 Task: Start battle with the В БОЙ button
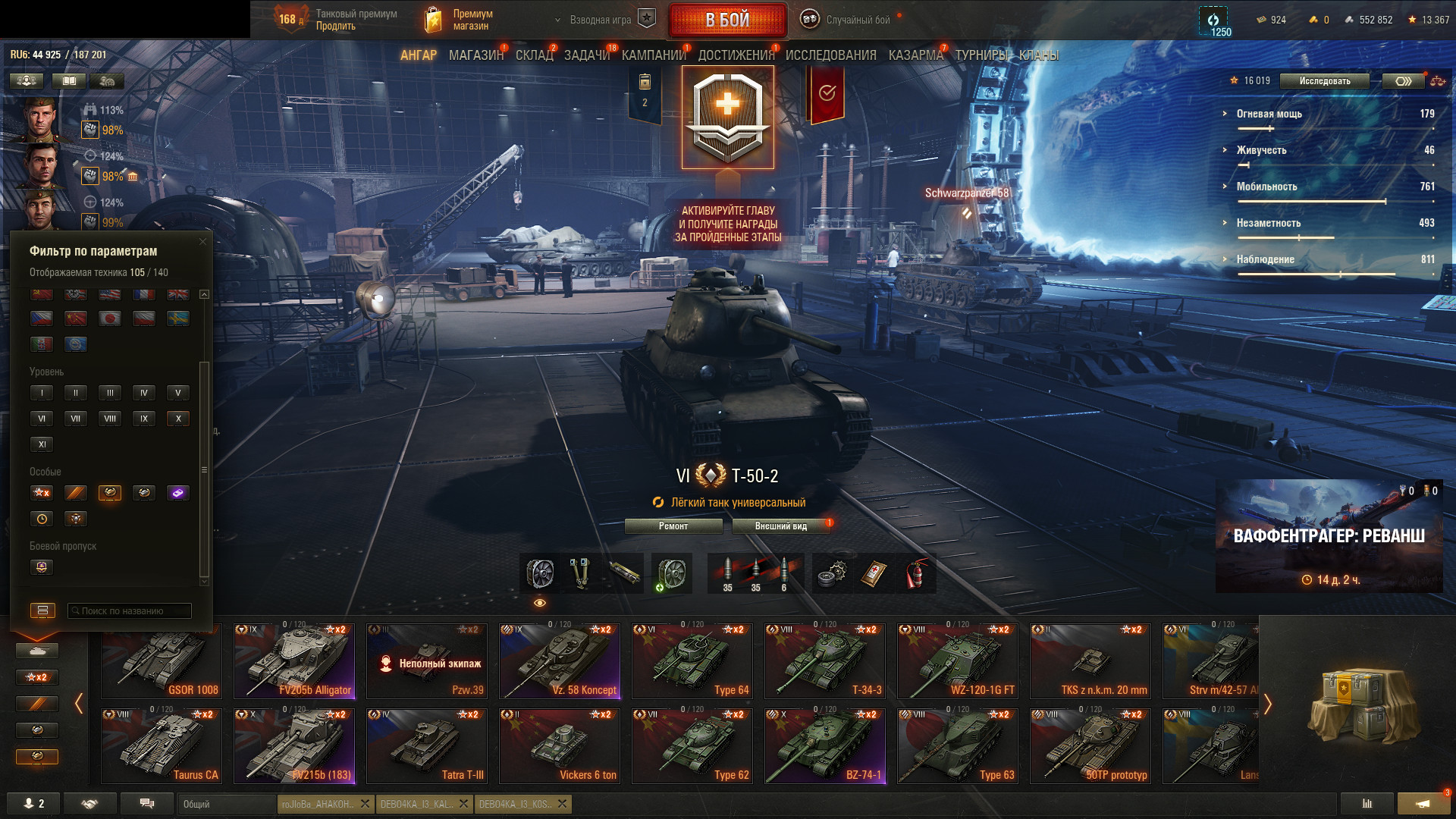point(727,20)
